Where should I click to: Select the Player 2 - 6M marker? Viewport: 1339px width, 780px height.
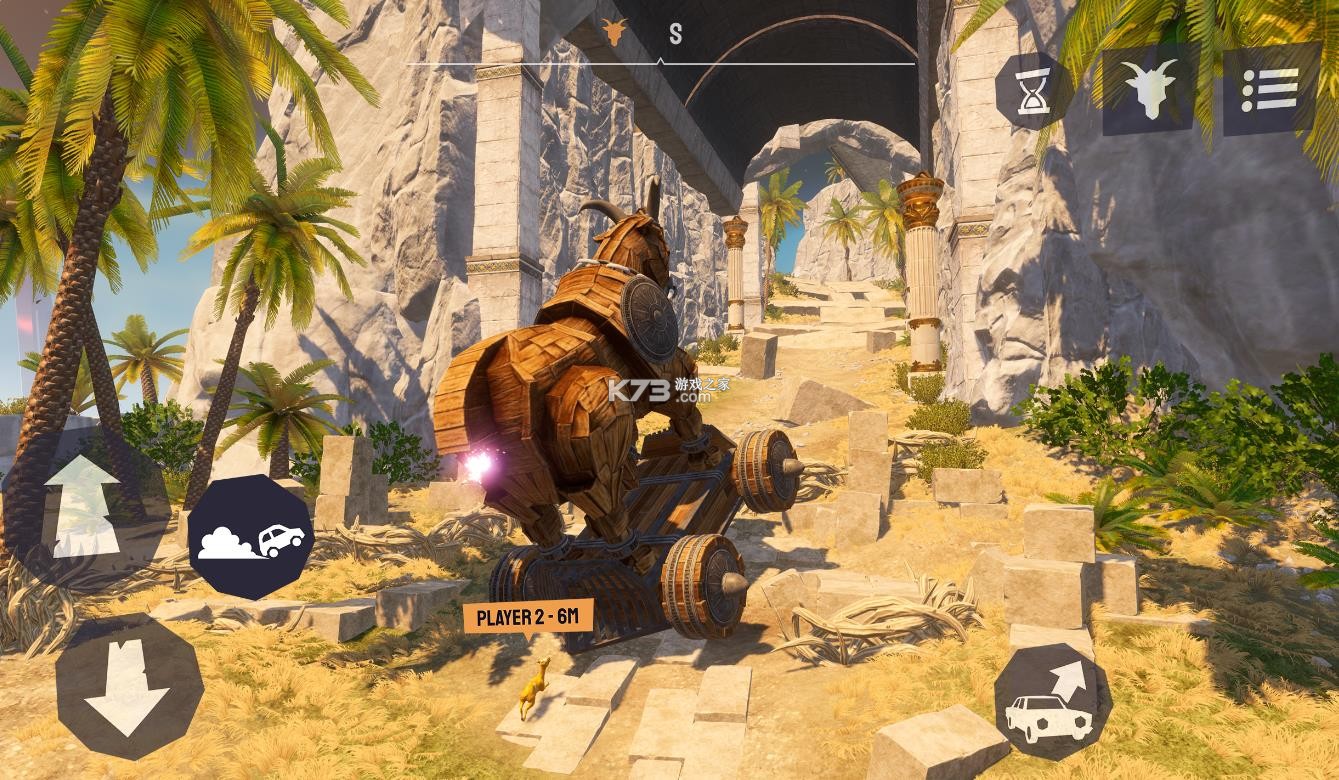point(528,617)
